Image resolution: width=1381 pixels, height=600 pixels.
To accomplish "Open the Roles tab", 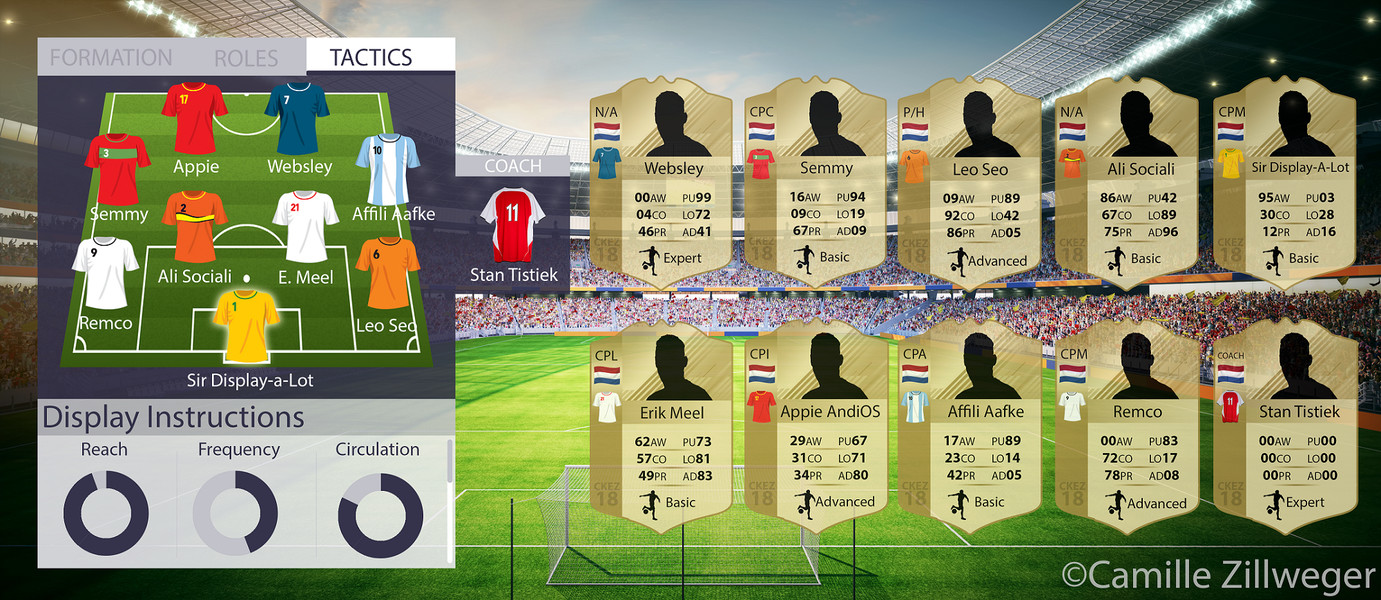I will tap(248, 58).
